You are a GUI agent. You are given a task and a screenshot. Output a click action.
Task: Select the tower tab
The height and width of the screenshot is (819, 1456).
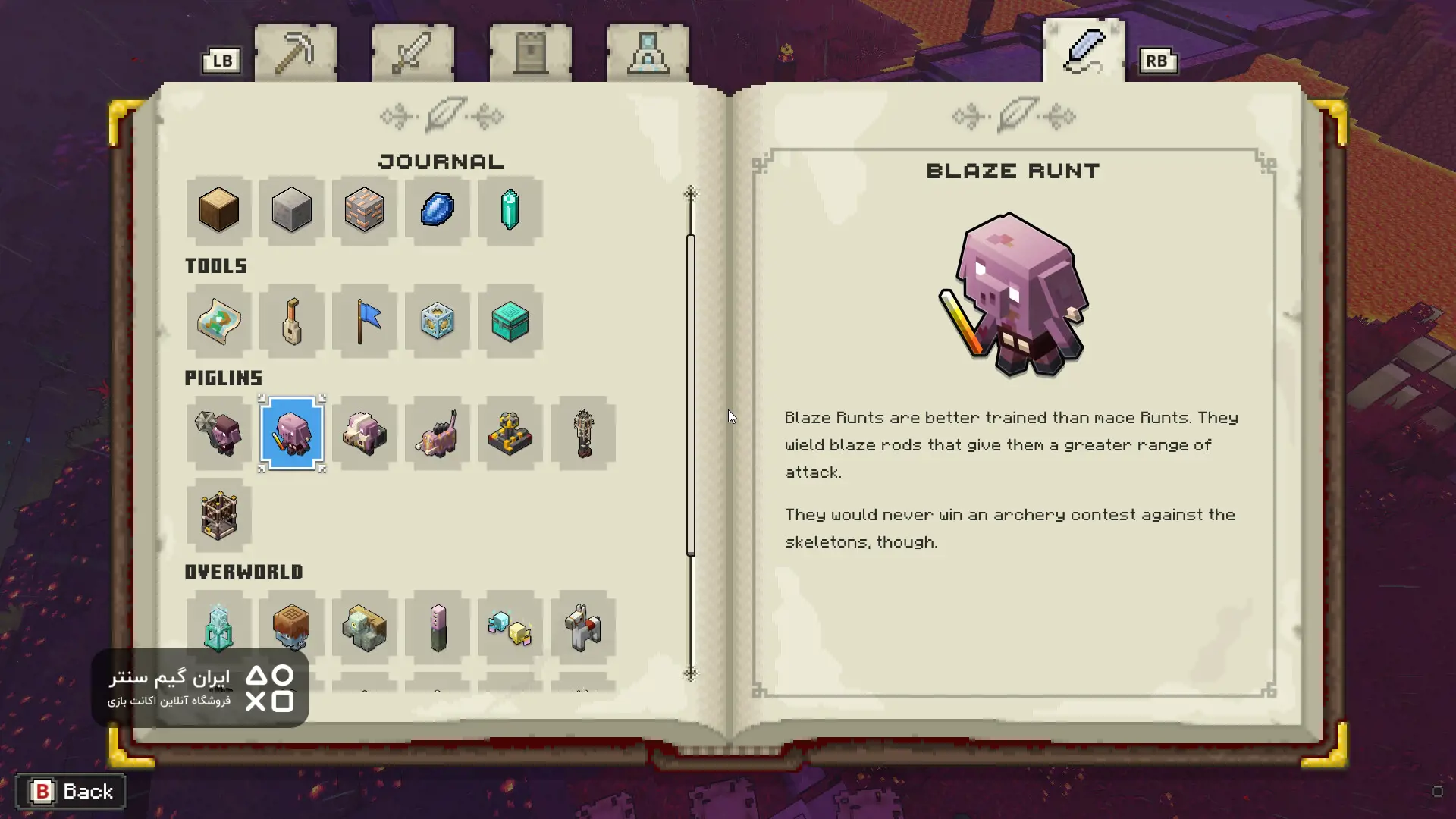[x=530, y=53]
